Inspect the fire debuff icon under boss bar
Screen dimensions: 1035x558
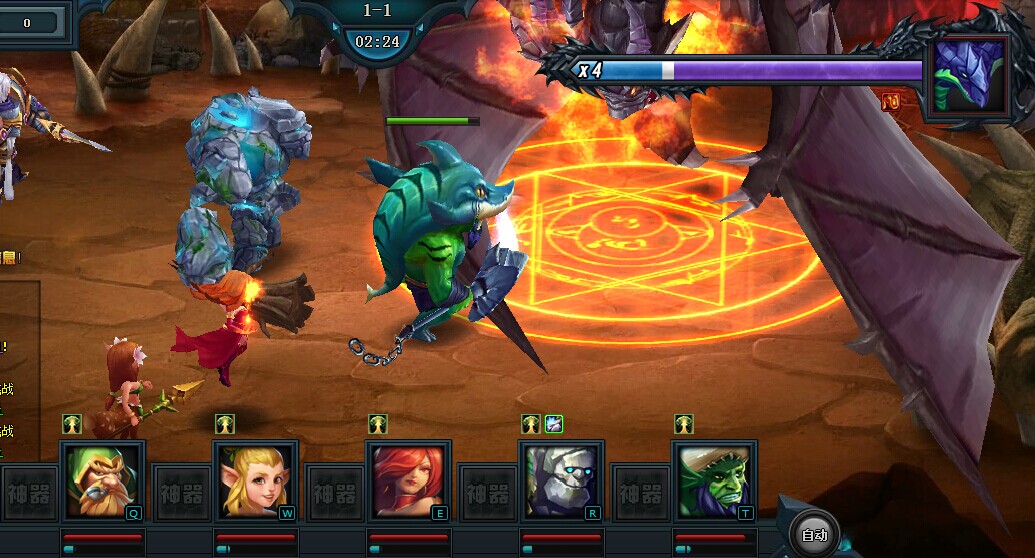(891, 101)
